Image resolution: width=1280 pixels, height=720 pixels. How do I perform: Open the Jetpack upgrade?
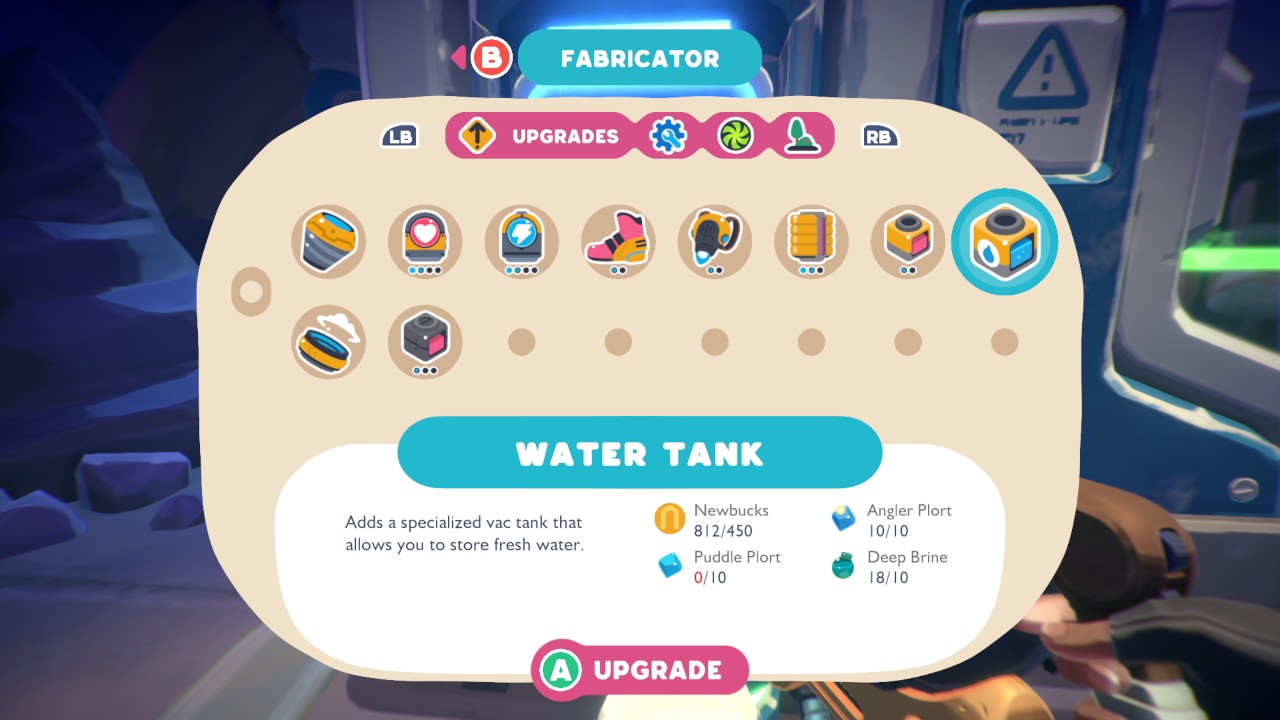(714, 241)
